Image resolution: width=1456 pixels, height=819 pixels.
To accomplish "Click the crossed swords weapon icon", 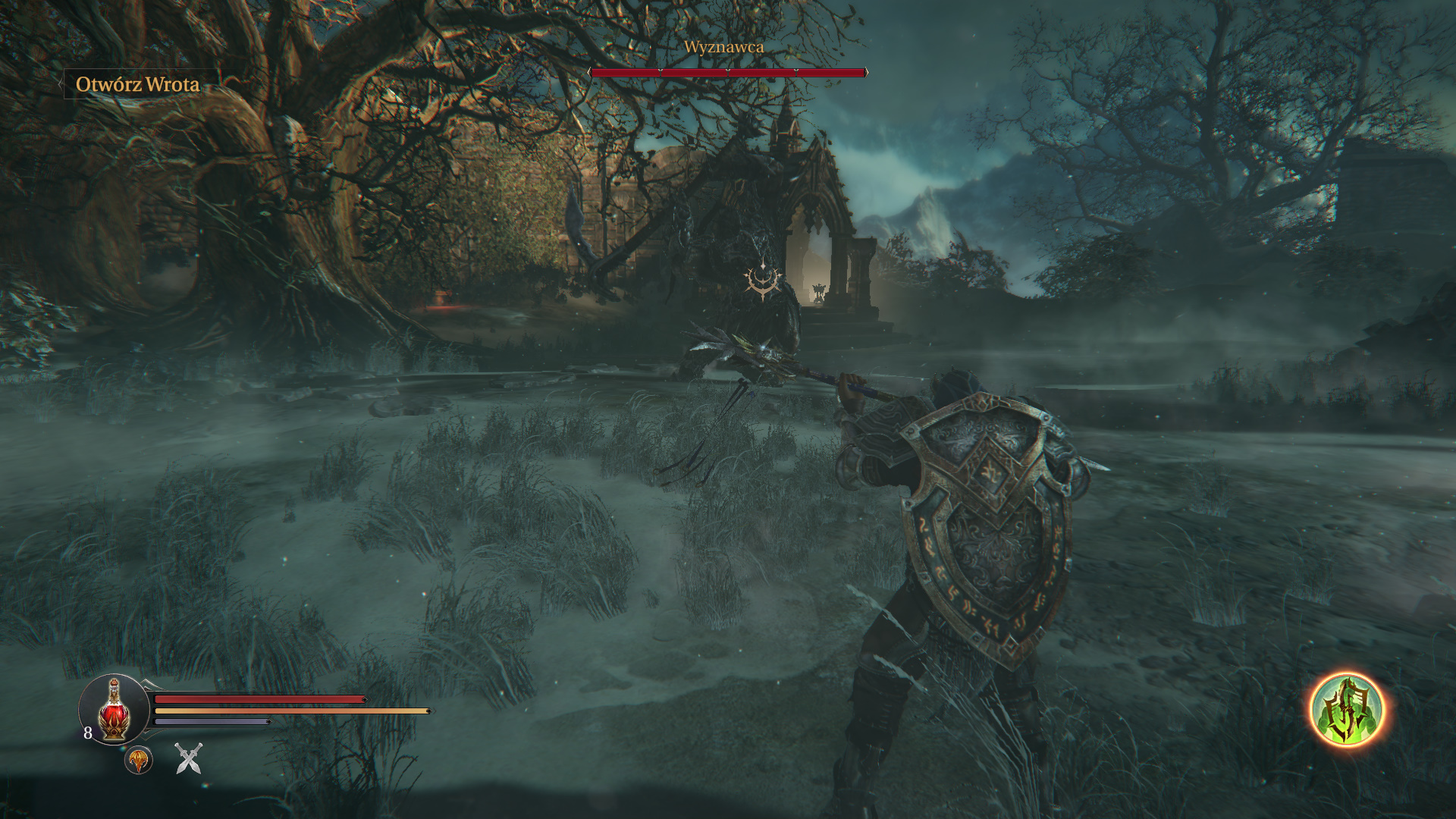I will (189, 758).
